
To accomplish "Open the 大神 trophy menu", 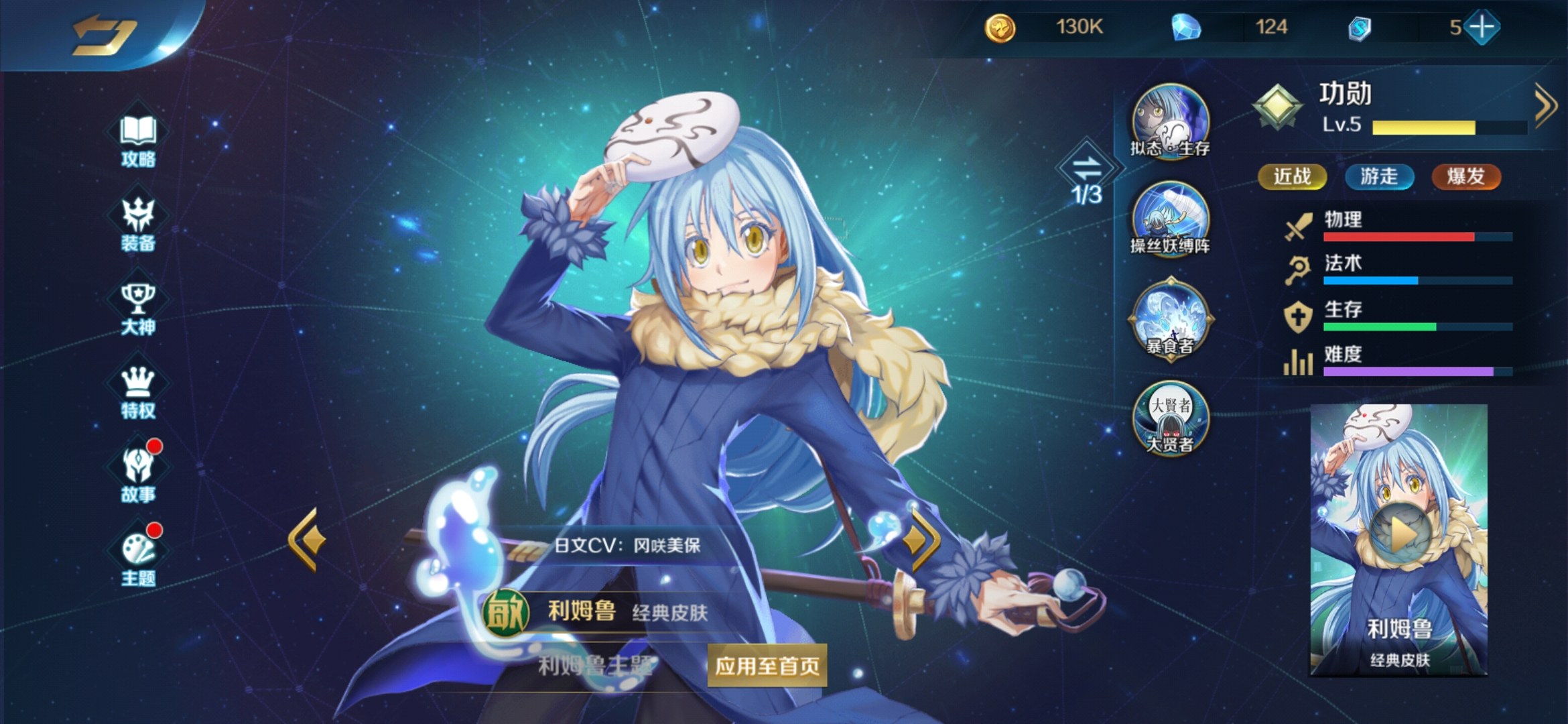I will click(138, 308).
